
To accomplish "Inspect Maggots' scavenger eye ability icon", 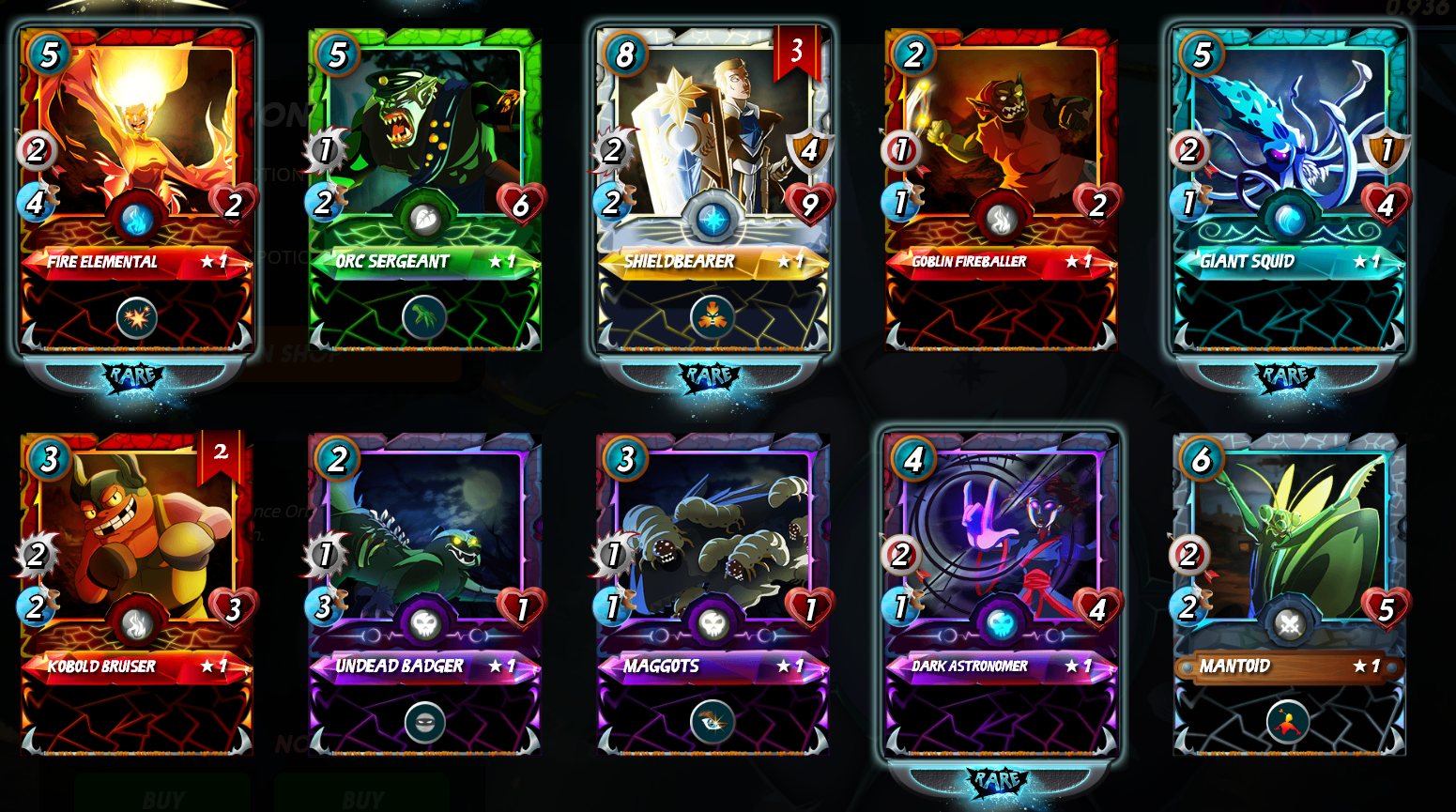I will click(x=713, y=722).
